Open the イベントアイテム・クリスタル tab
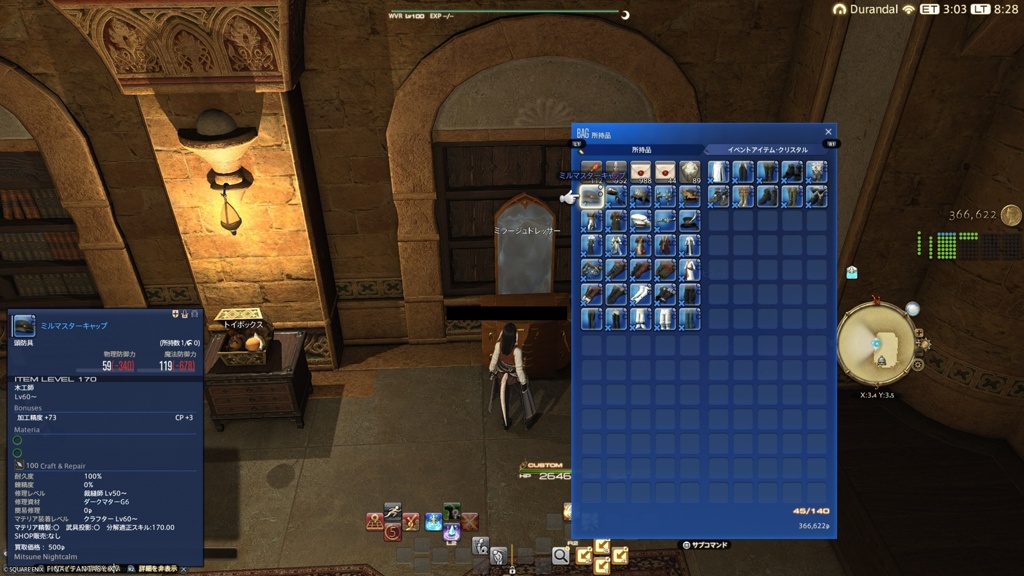 [768, 150]
